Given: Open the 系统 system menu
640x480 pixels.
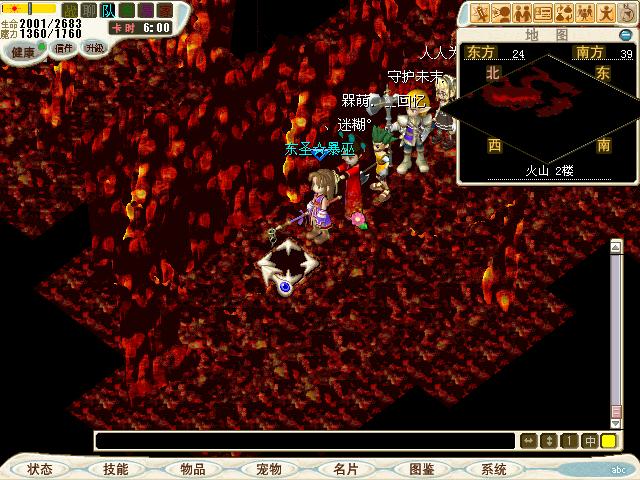Looking at the screenshot, I should coord(494,468).
